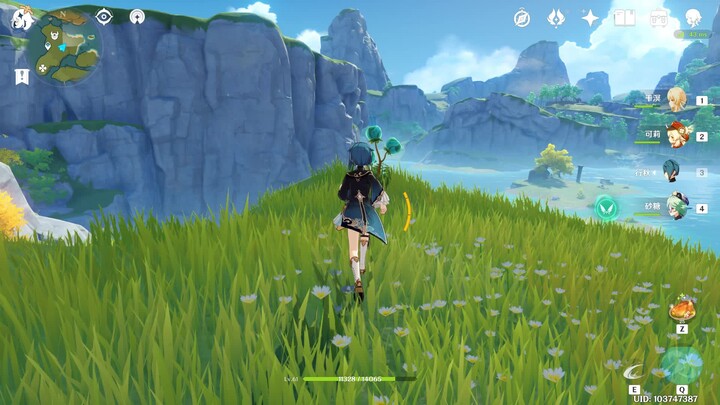Image resolution: width=720 pixels, height=405 pixels.
Task: Select the dark-haired party member in slot 3
Action: (673, 171)
